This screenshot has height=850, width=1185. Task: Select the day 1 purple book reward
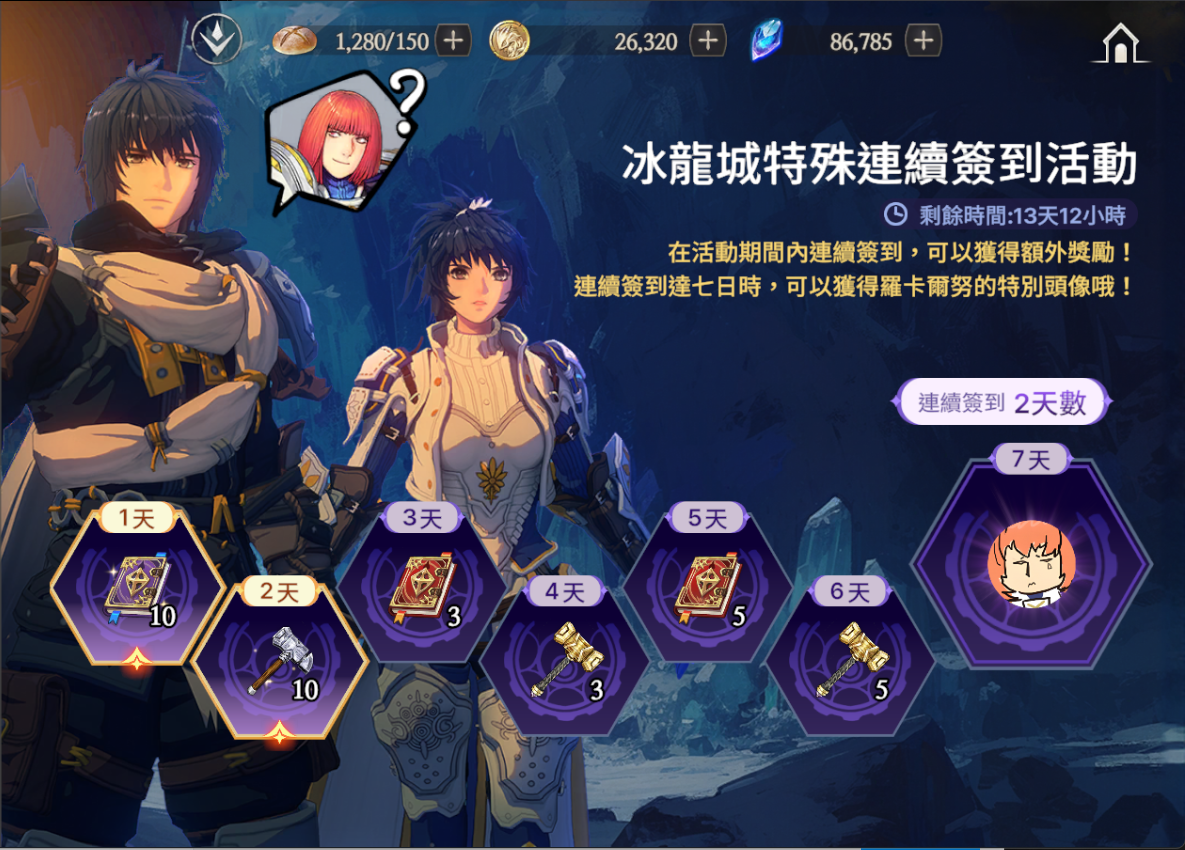coord(138,592)
